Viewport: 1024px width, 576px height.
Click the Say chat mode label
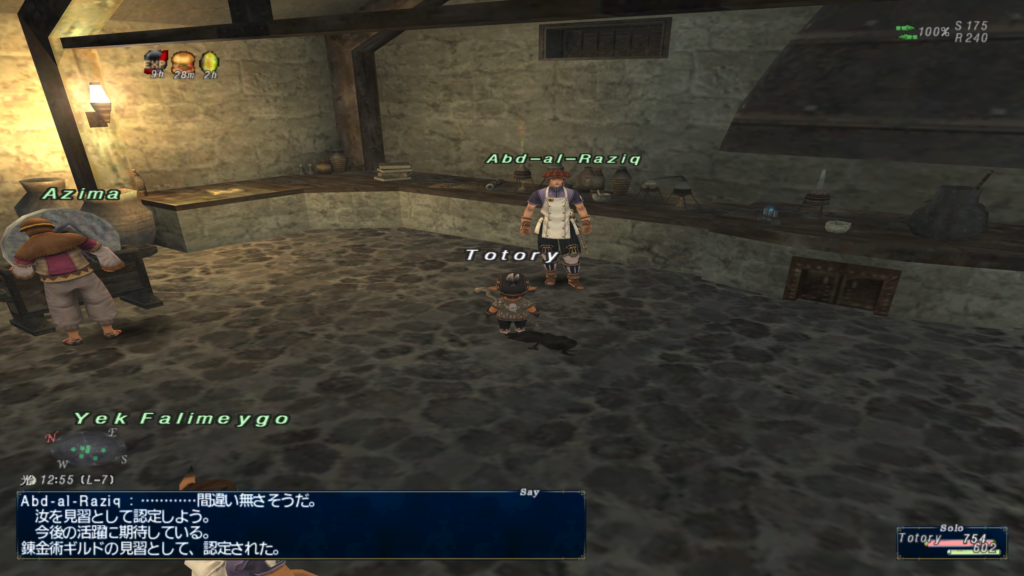[529, 492]
